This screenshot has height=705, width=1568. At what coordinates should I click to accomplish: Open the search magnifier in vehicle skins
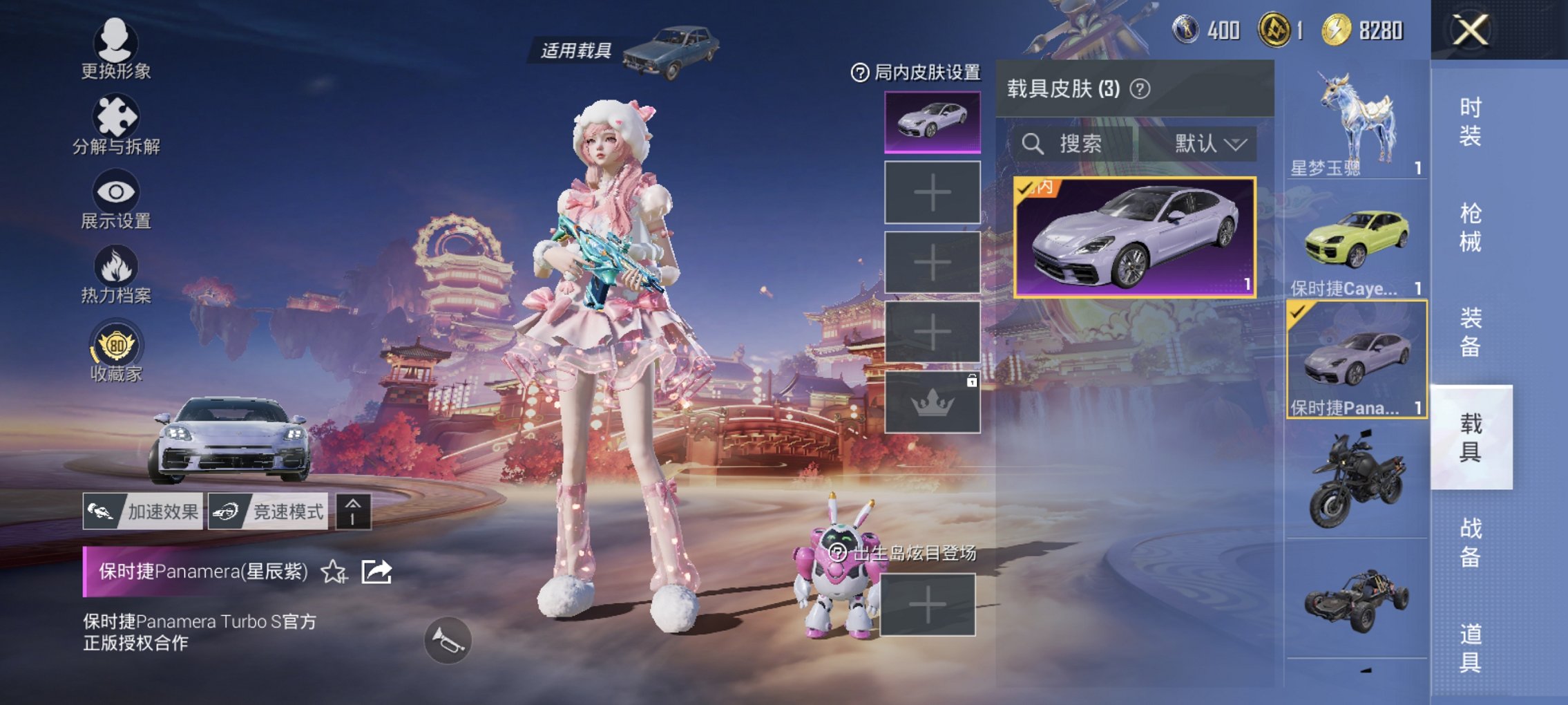(1033, 144)
